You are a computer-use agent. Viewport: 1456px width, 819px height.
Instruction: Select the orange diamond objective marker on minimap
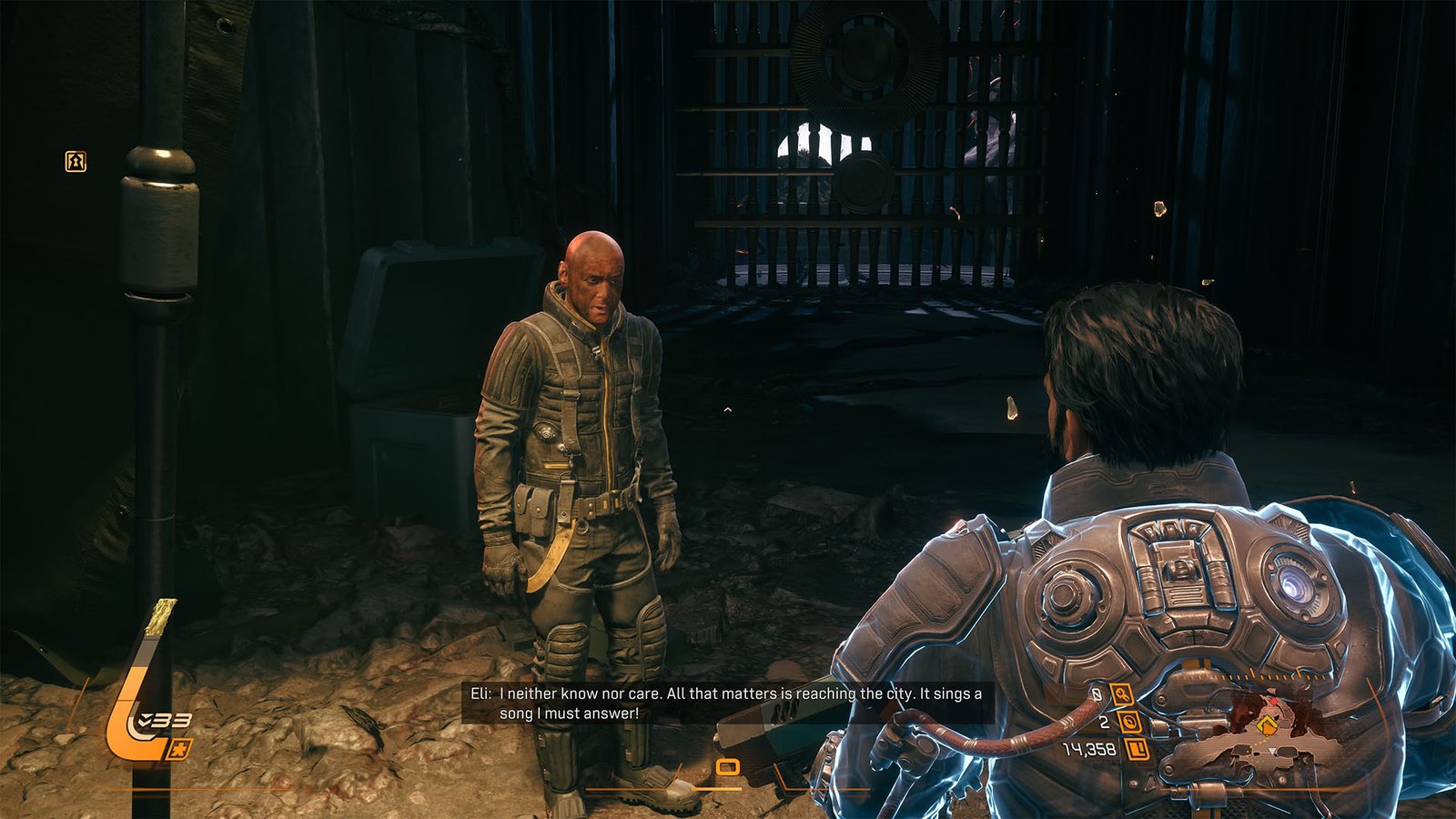1267,725
